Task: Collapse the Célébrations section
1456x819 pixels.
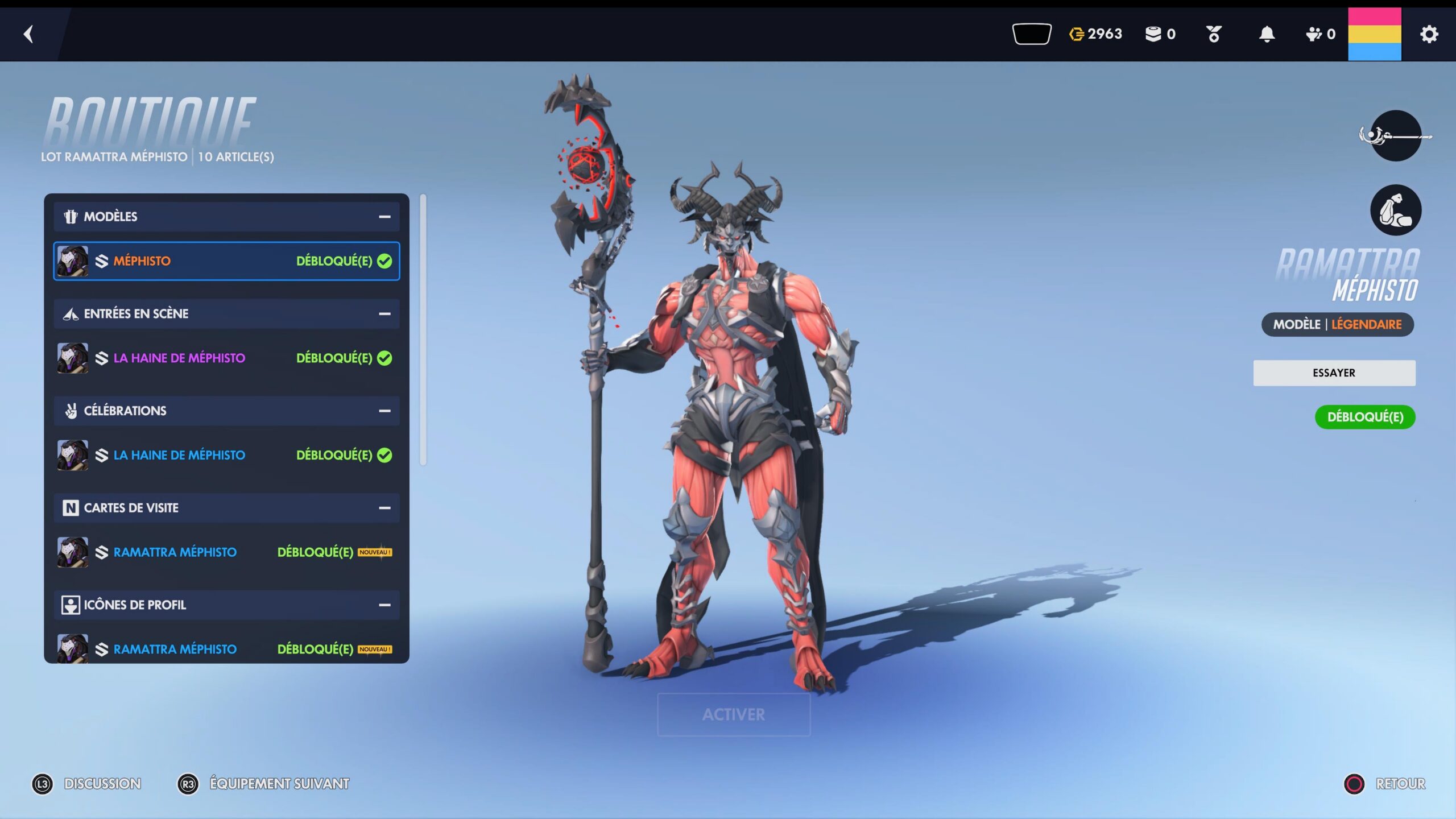Action: tap(384, 411)
